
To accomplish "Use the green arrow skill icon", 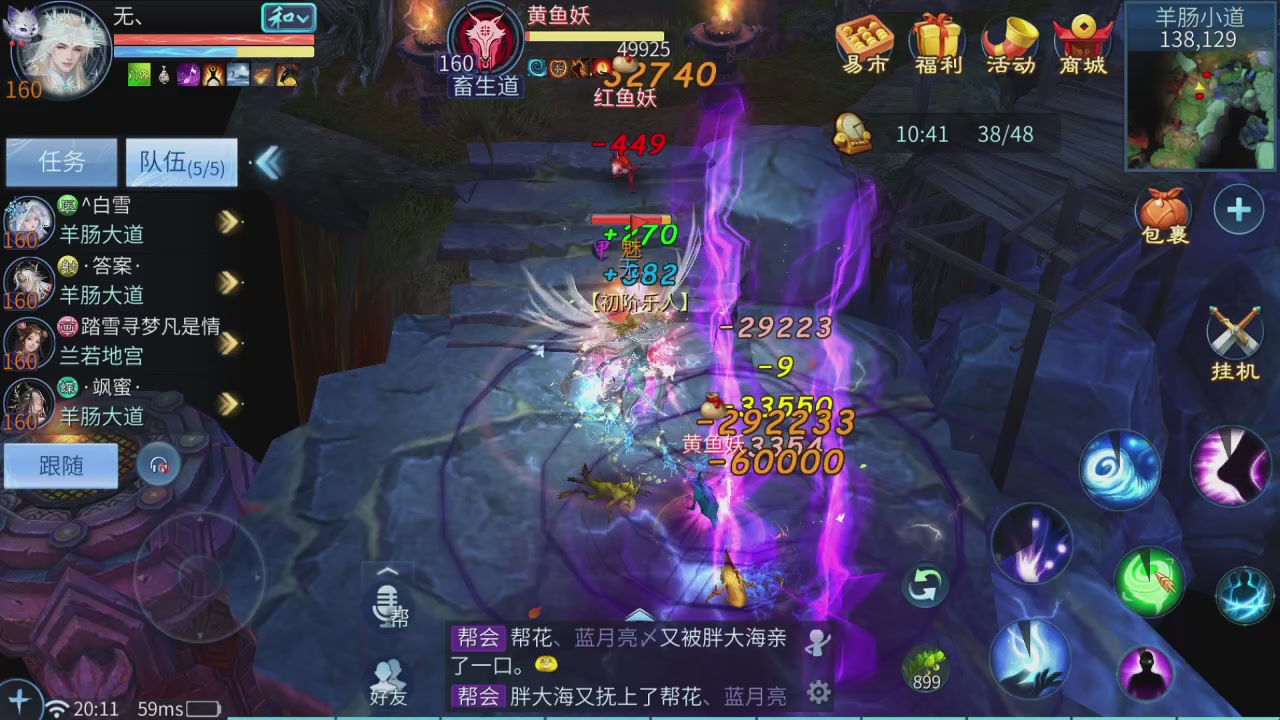I will [1150, 580].
